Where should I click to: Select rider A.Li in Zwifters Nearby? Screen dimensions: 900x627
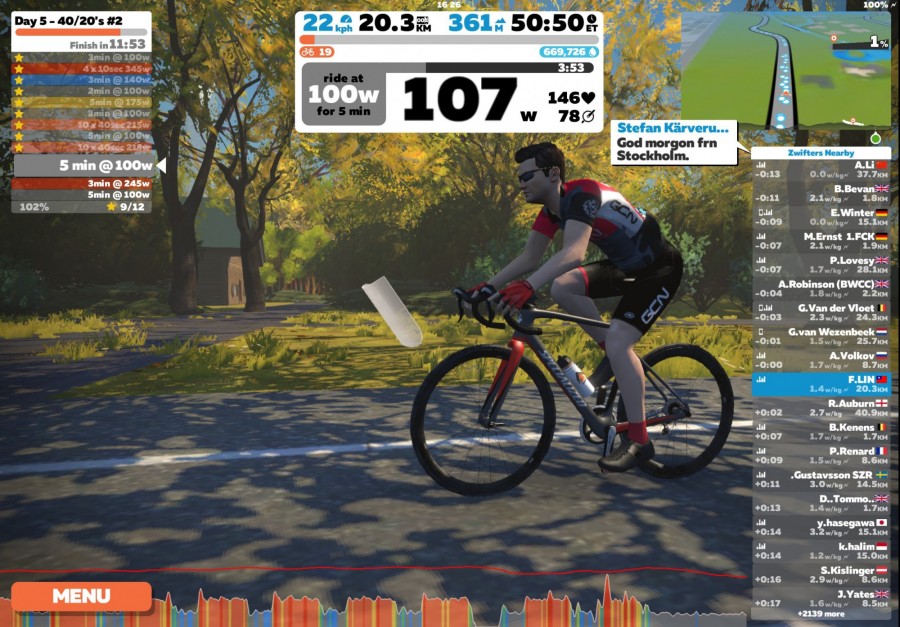pos(821,168)
